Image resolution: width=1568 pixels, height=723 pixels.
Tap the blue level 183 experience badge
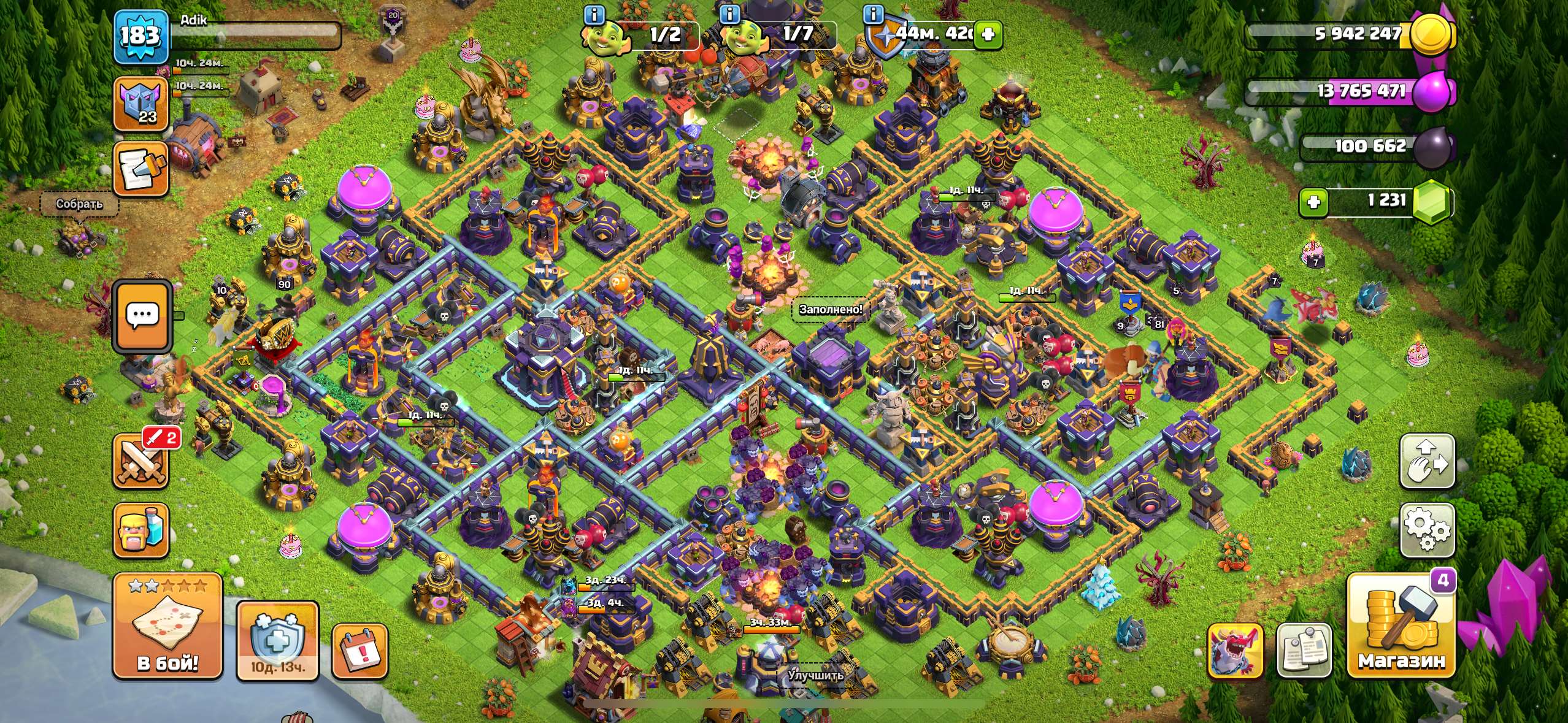tap(142, 37)
